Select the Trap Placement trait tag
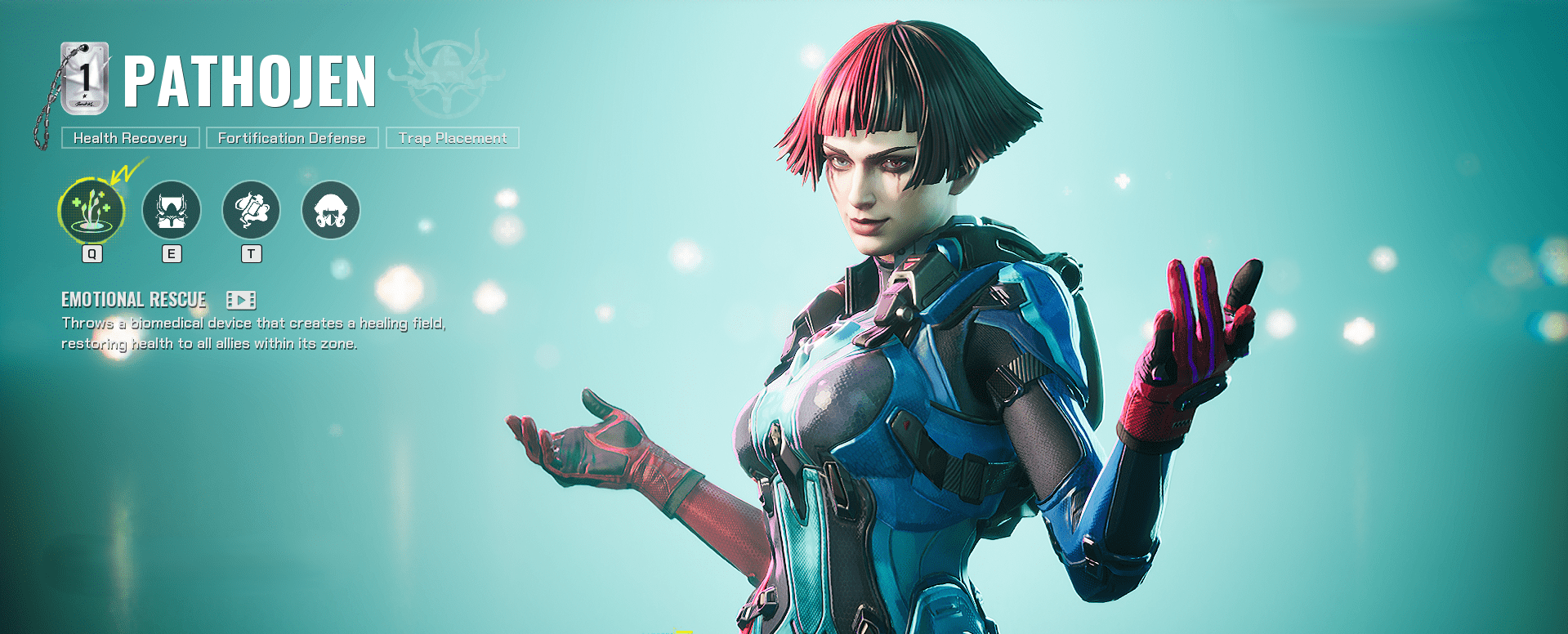The image size is (1568, 634). tap(452, 138)
